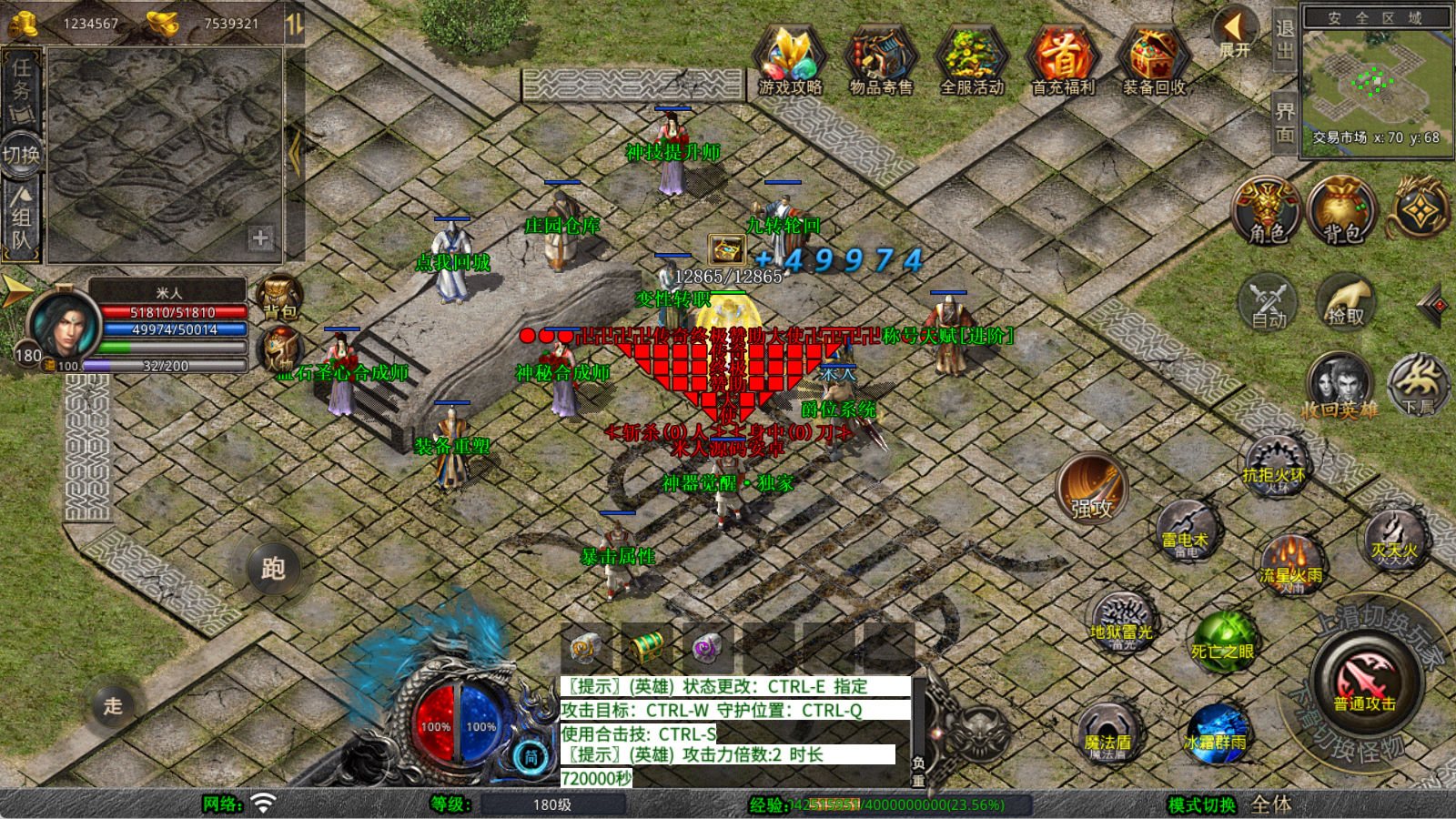Activate the 魔法盾 magic shield skill
The height and width of the screenshot is (819, 1456).
(1107, 733)
